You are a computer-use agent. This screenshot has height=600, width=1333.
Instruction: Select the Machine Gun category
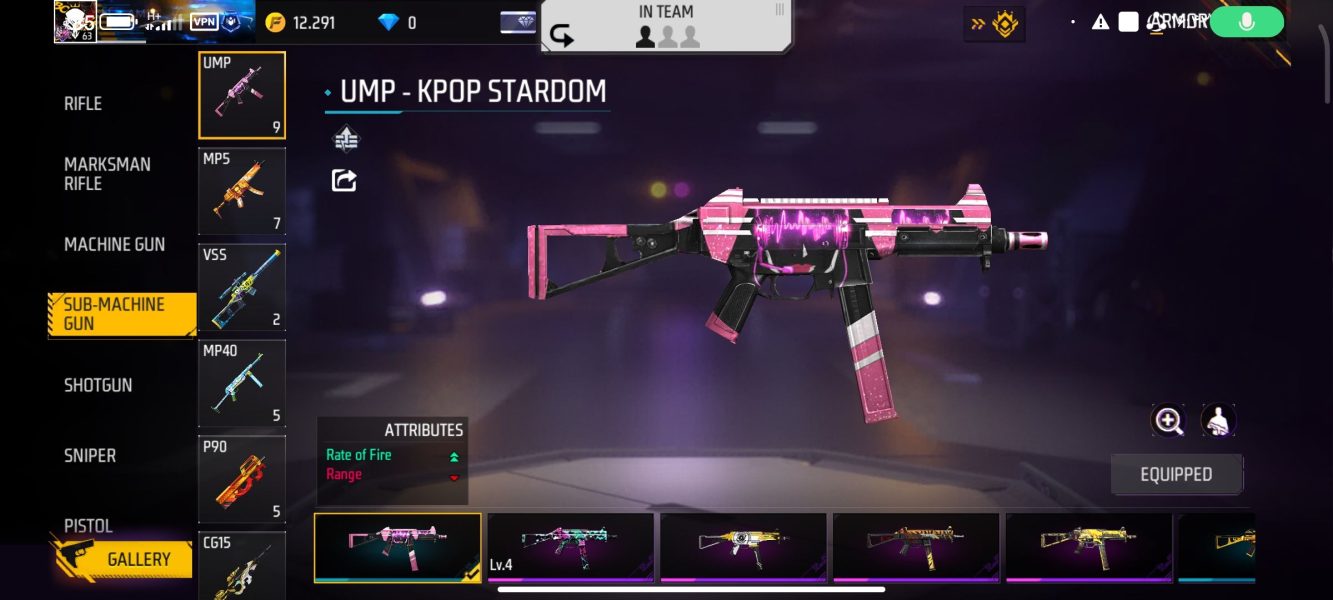click(114, 245)
